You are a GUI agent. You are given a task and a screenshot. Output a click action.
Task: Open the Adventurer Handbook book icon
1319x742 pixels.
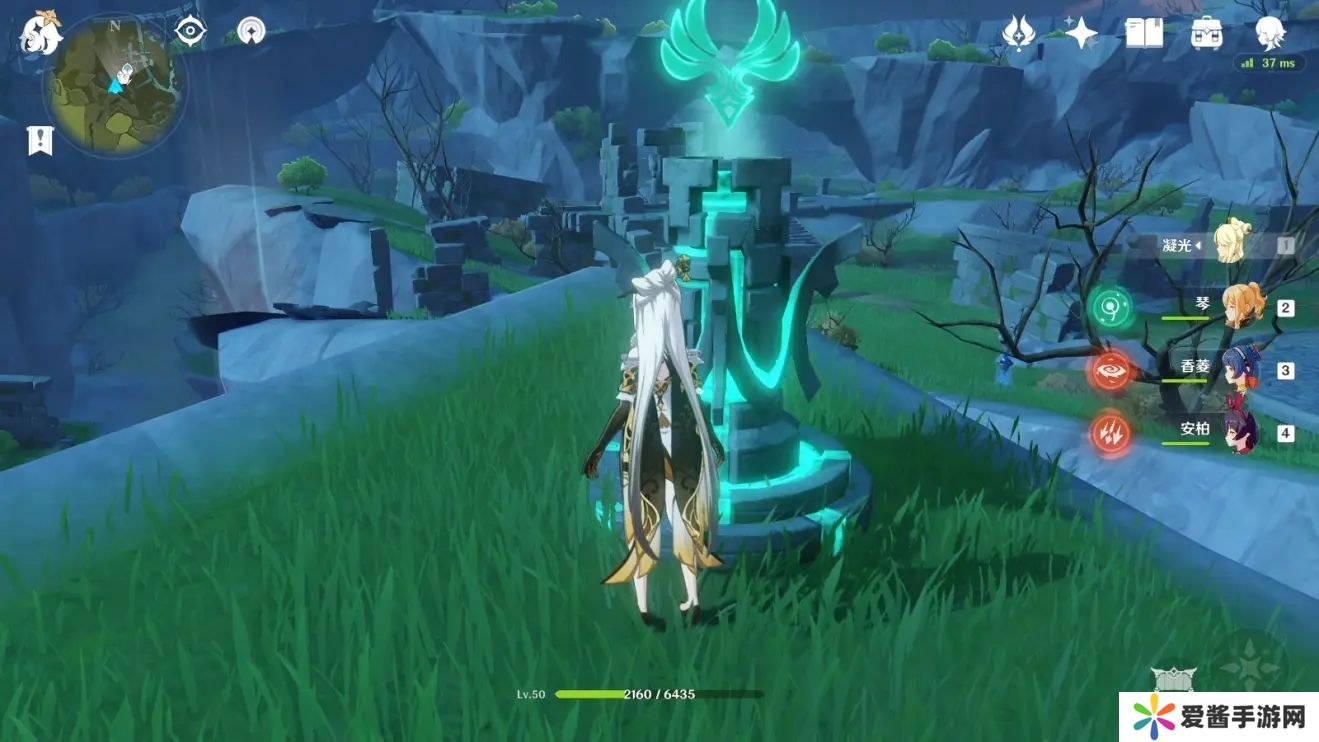1144,33
